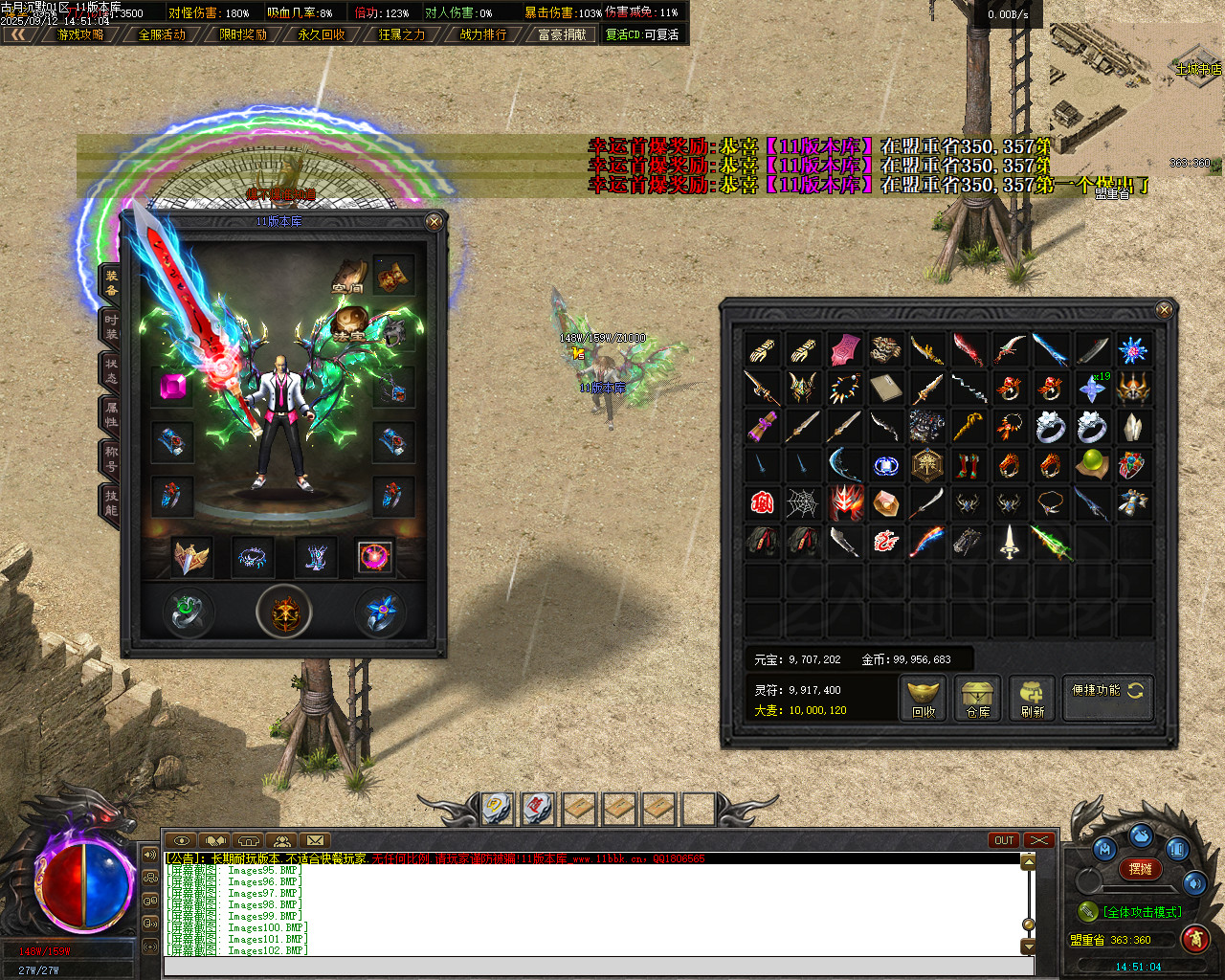The width and height of the screenshot is (1225, 980).
Task: Select the pink gem equipment slot
Action: (173, 386)
